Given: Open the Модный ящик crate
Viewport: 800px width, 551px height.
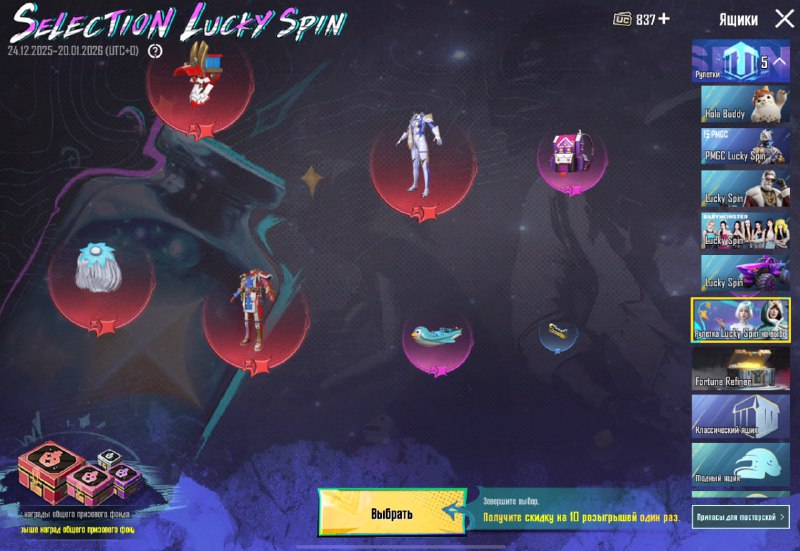Looking at the screenshot, I should tap(741, 464).
